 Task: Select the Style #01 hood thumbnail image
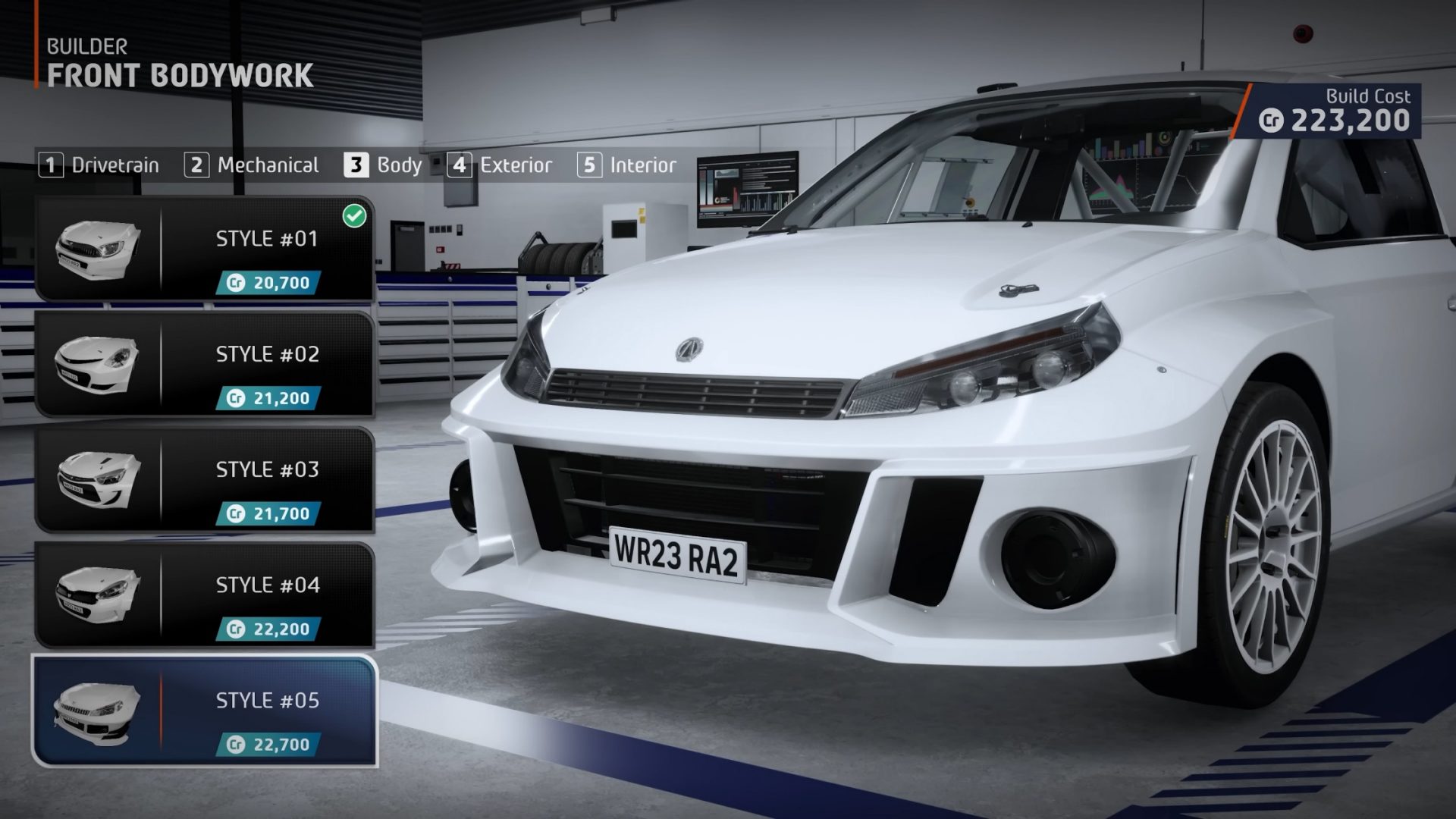(x=96, y=250)
